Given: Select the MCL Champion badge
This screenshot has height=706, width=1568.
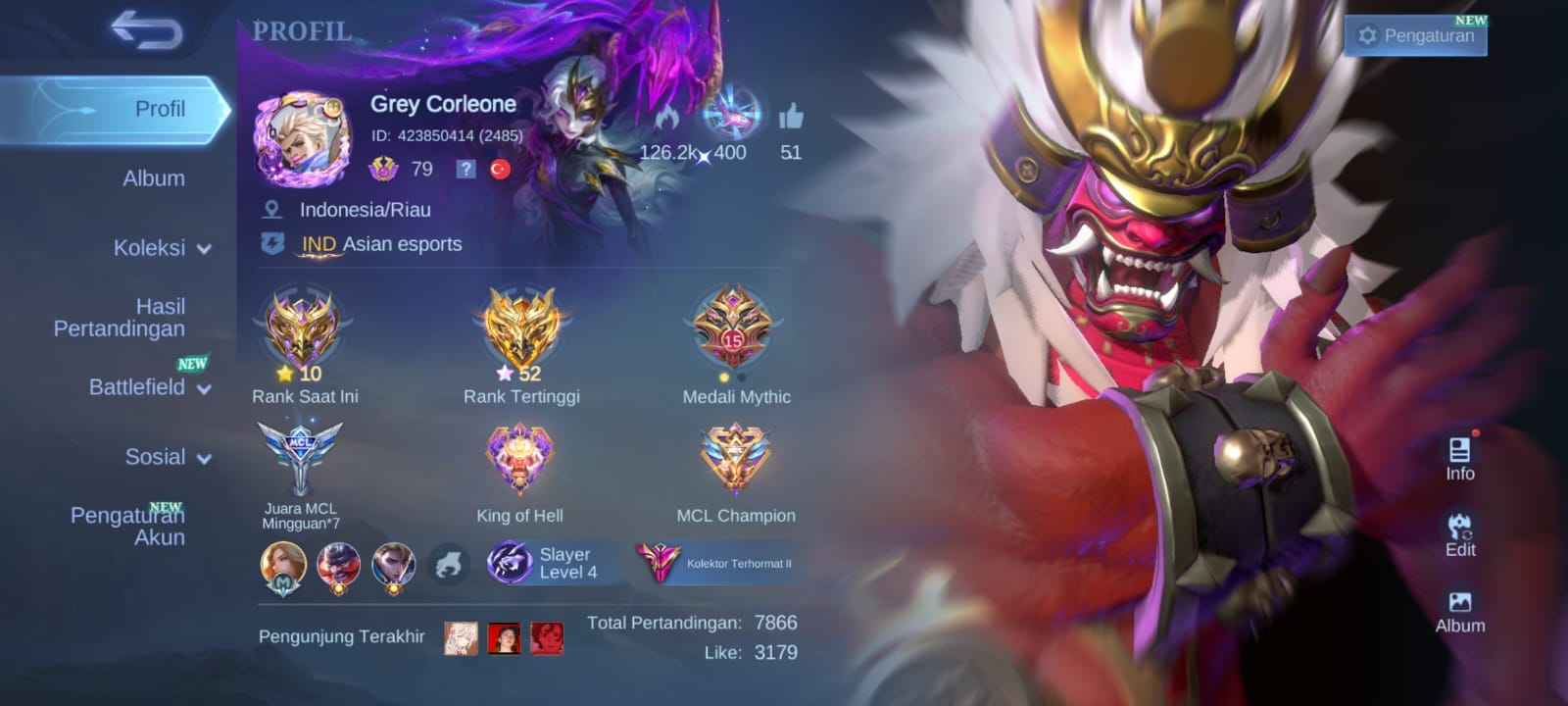Looking at the screenshot, I should (x=735, y=461).
